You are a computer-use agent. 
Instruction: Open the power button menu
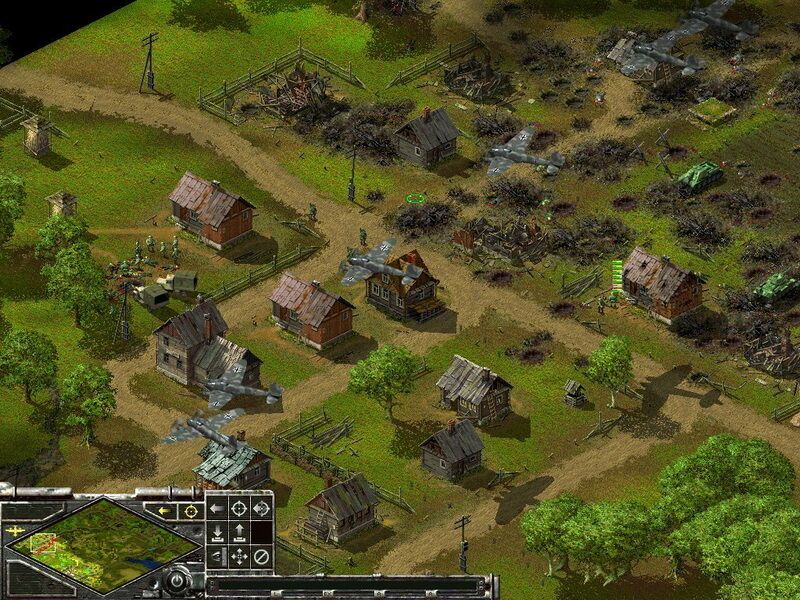tap(177, 579)
